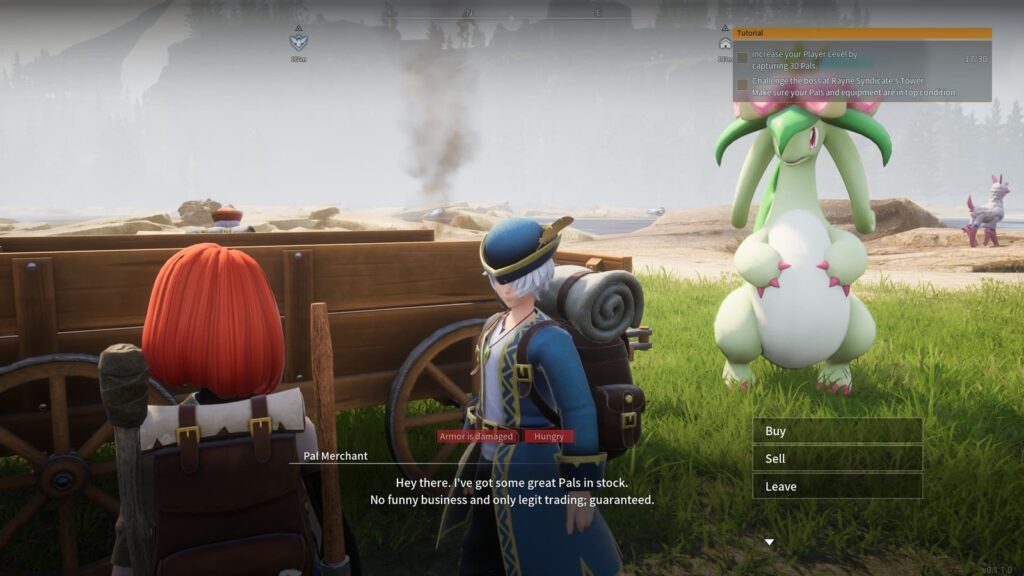Click the Tutorial objectives panel header
Viewport: 1024px width, 576px height.
click(x=861, y=33)
